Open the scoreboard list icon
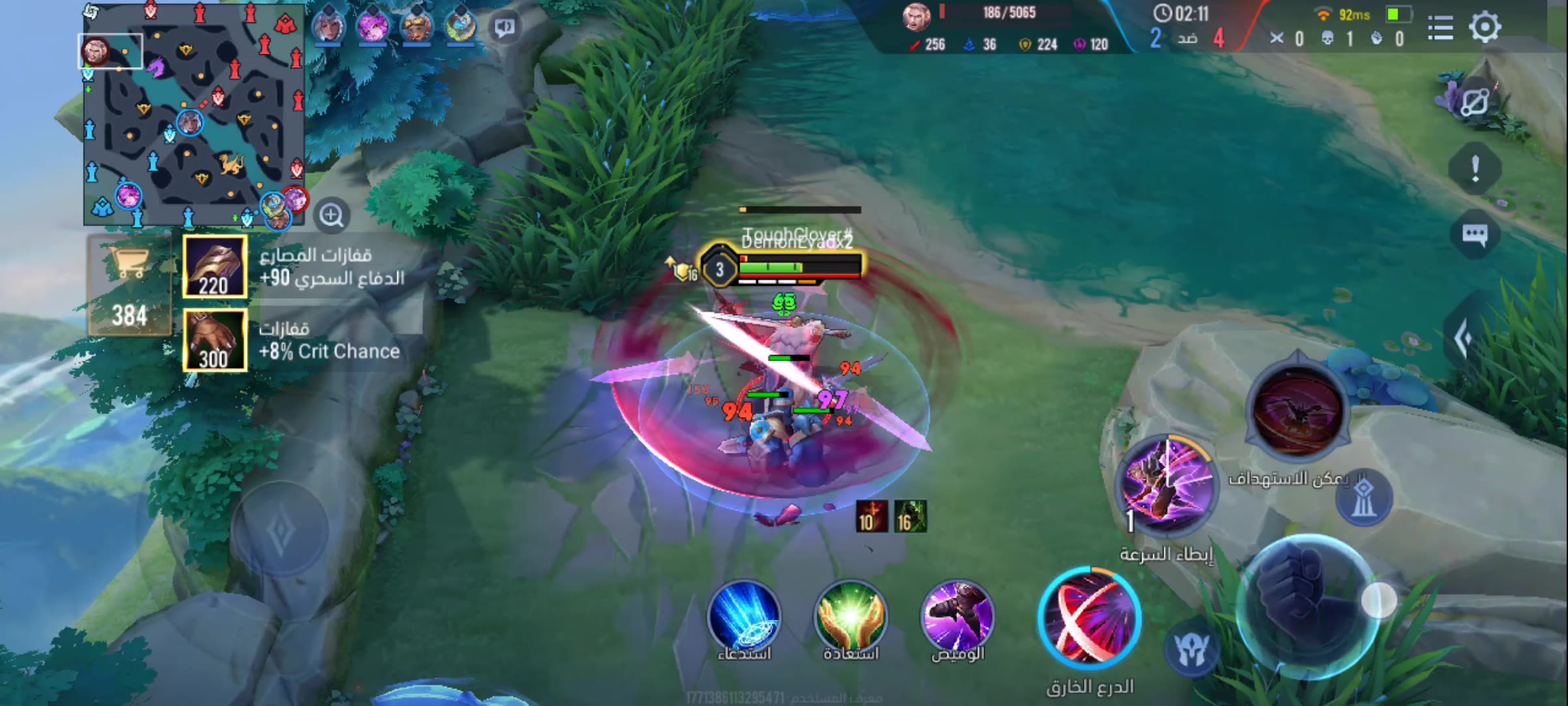The height and width of the screenshot is (706, 1568). click(1440, 28)
